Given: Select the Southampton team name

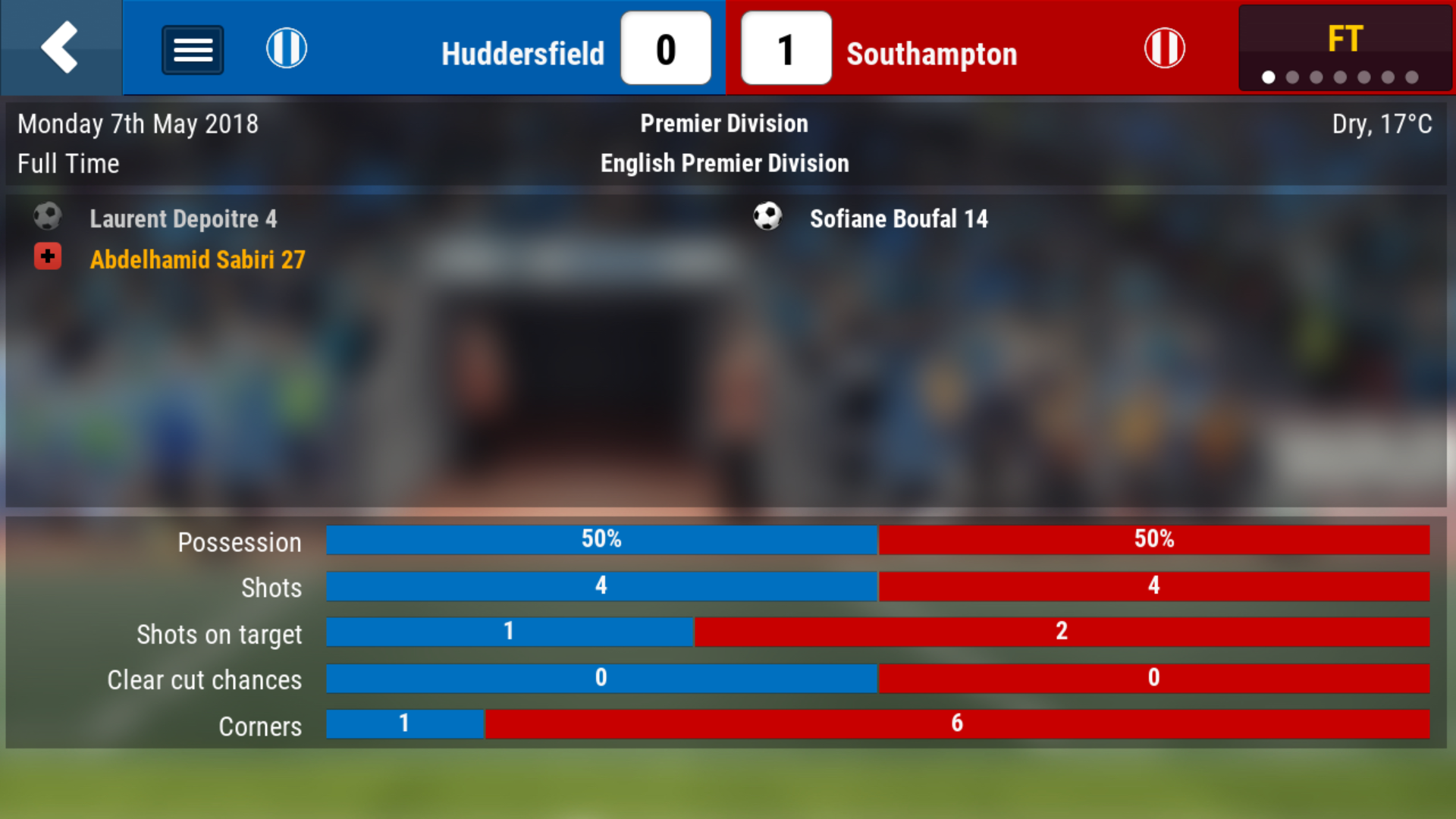Looking at the screenshot, I should click(x=931, y=54).
